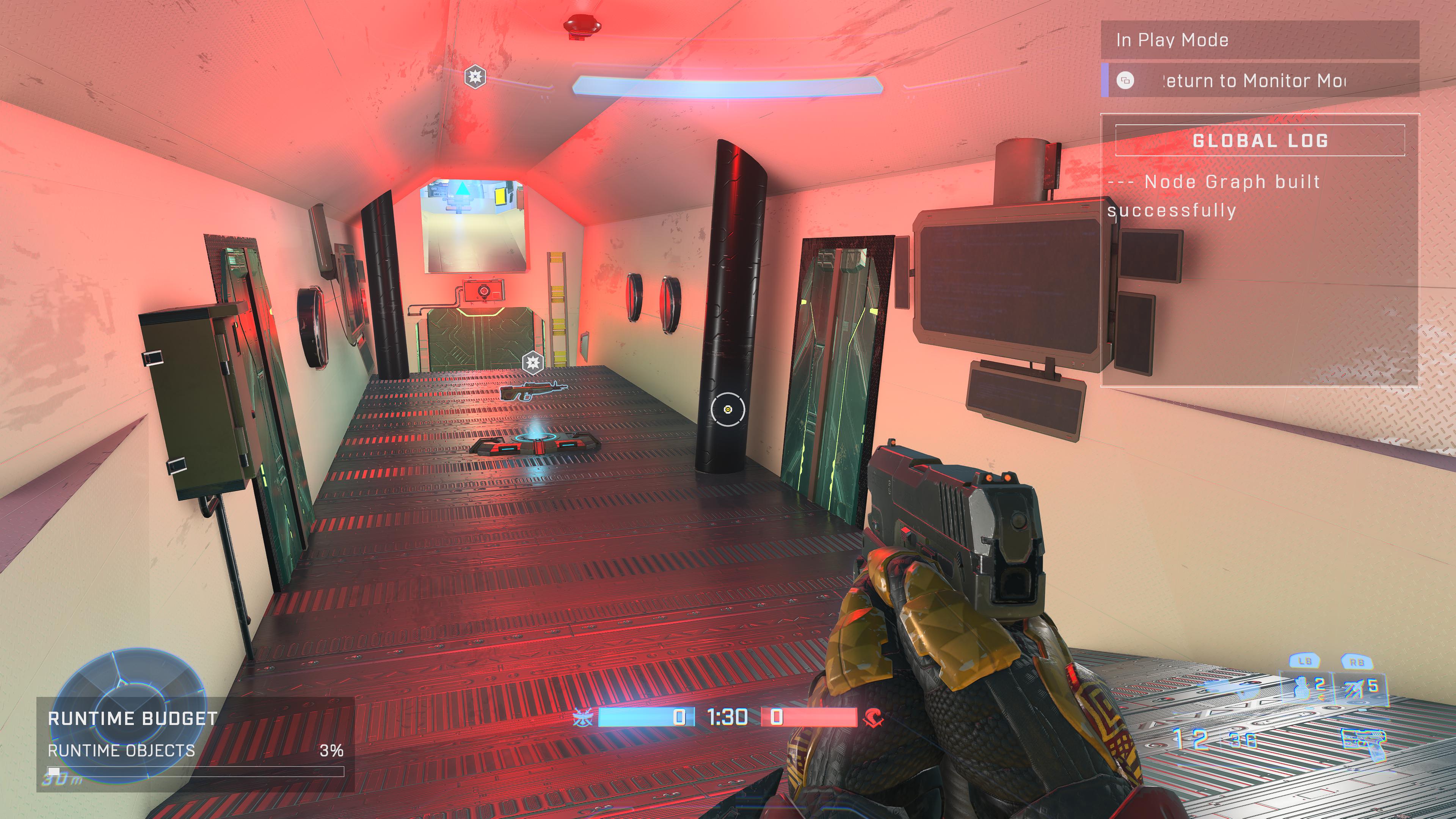
Task: Click the red team emblem icon
Action: tap(873, 718)
